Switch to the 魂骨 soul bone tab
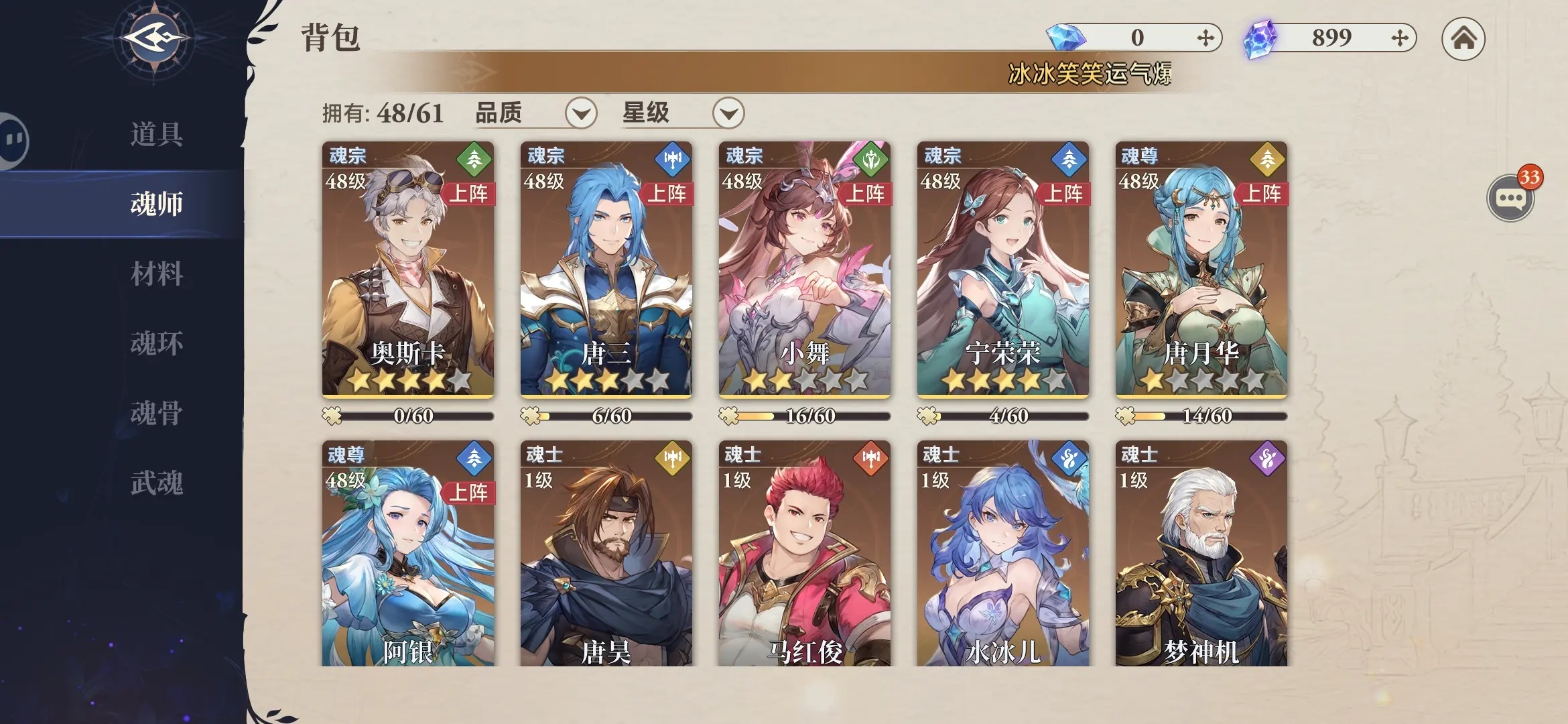1568x724 pixels. 156,413
